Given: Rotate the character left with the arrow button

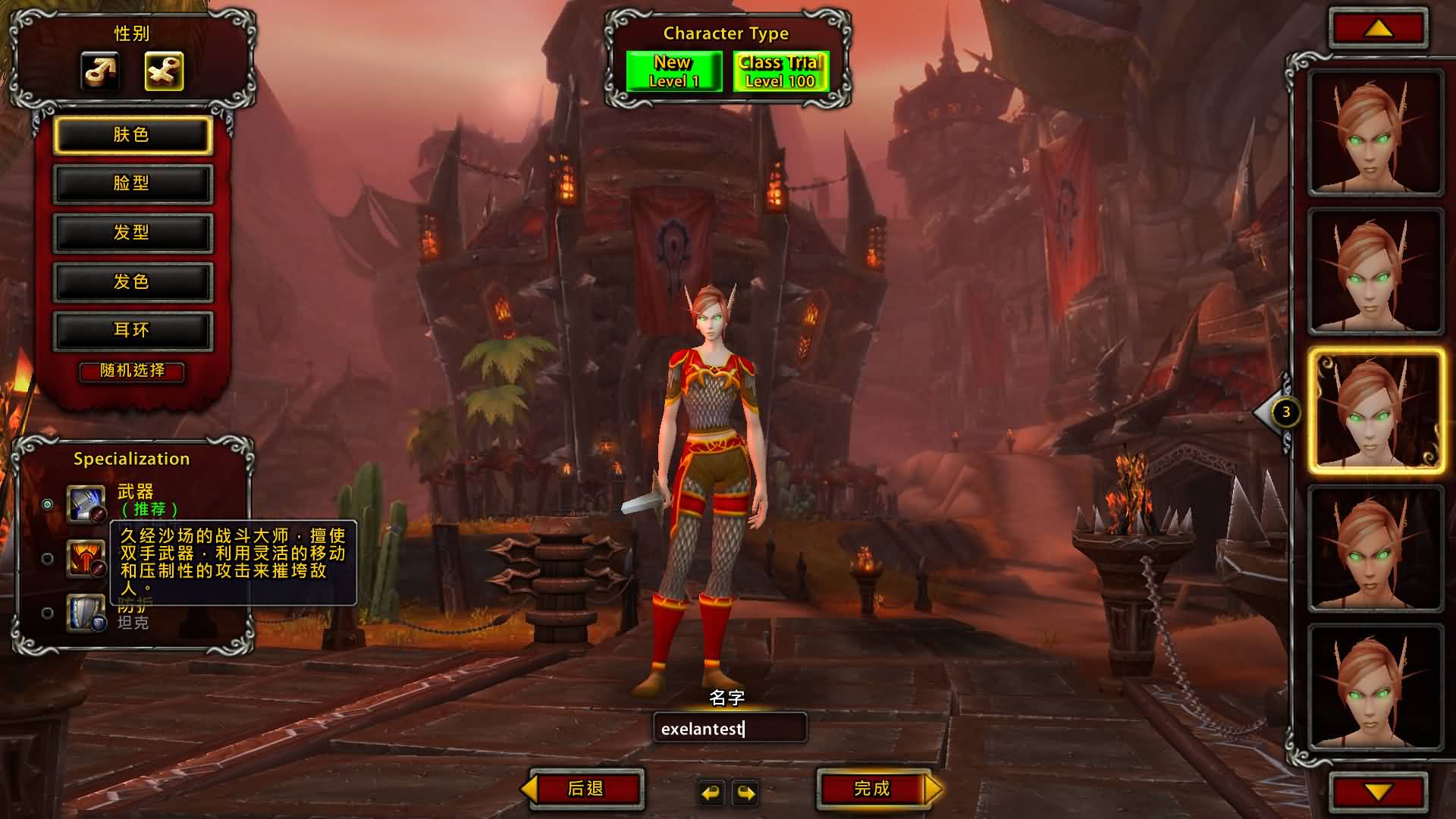Looking at the screenshot, I should pyautogui.click(x=711, y=793).
